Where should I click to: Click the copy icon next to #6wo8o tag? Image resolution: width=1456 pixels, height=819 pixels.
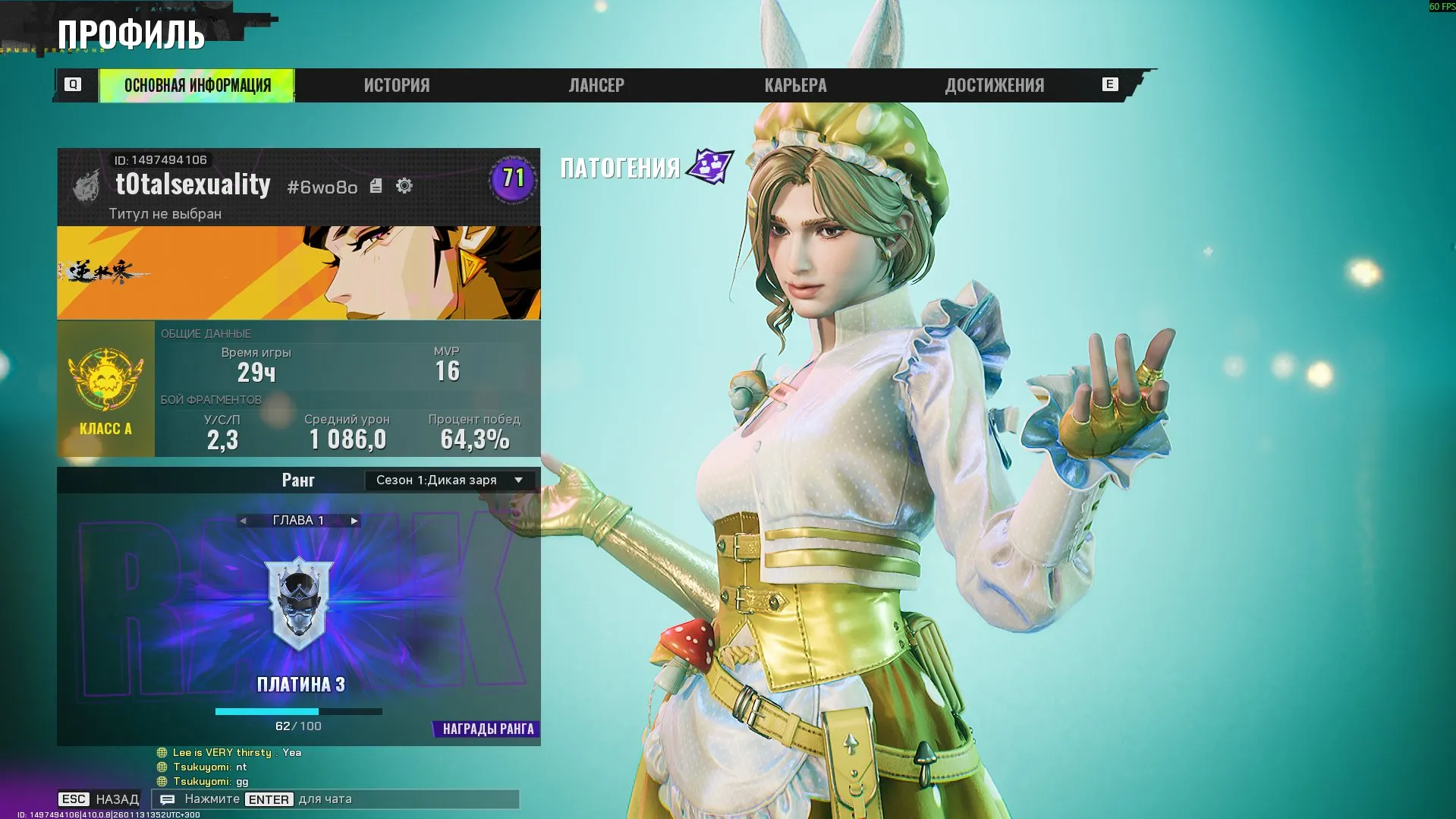coord(375,184)
